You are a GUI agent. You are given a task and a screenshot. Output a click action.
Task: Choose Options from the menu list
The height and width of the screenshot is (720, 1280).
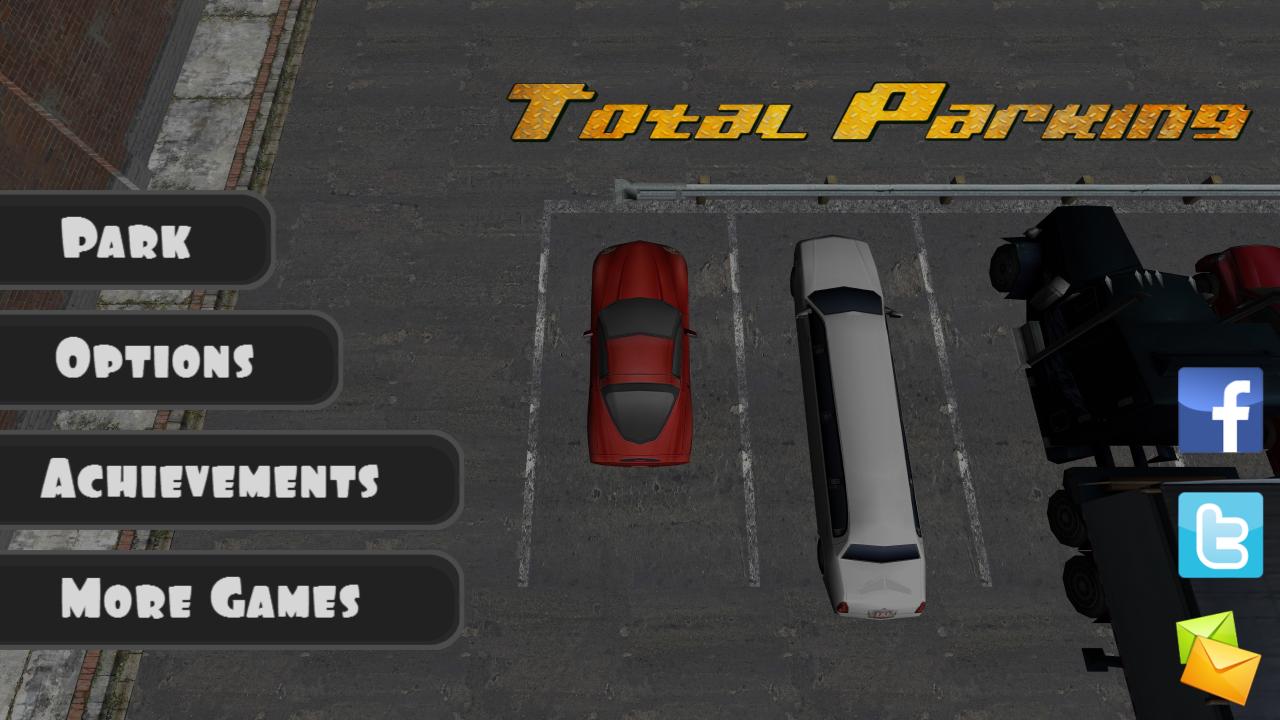(155, 361)
